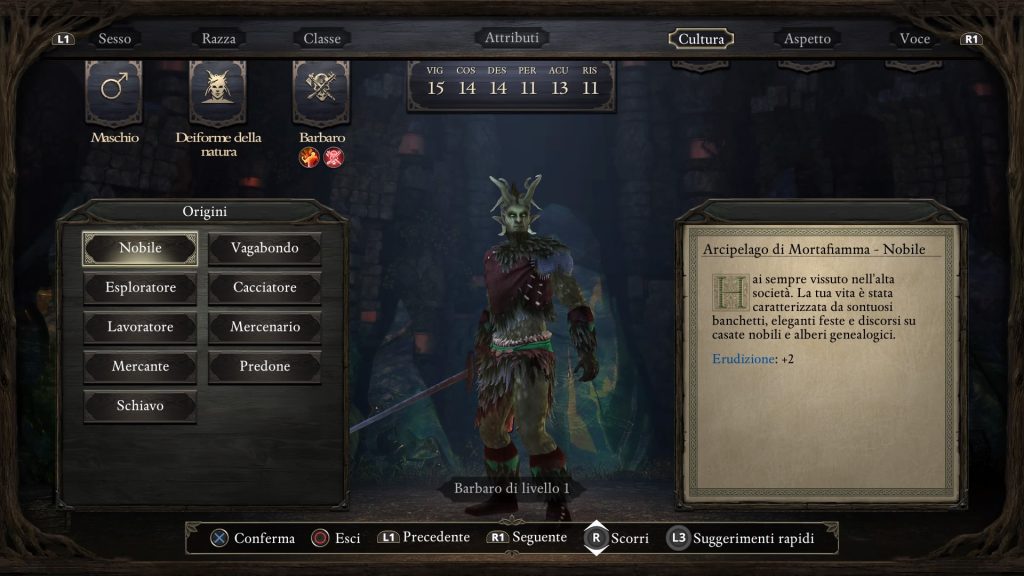Screen dimensions: 1024x576
Task: Pick the Esploratore origin option
Action: click(x=140, y=288)
